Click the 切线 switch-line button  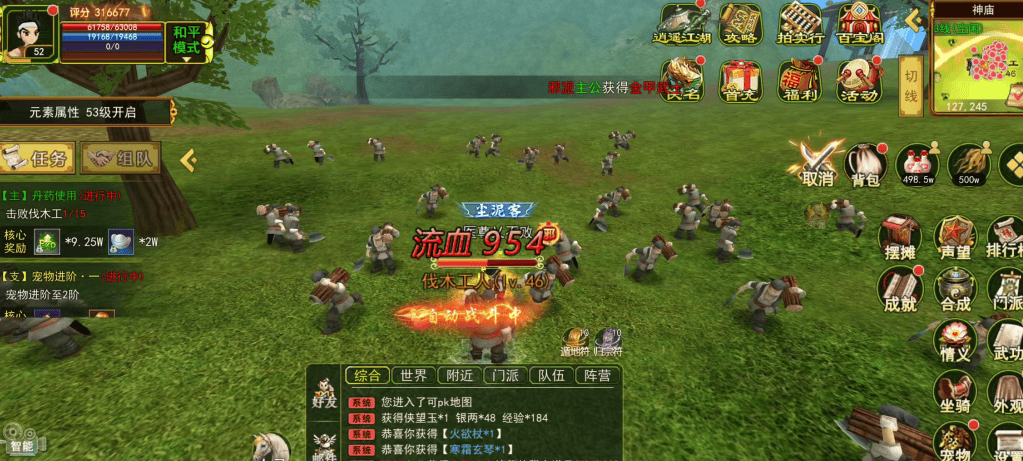pos(910,86)
